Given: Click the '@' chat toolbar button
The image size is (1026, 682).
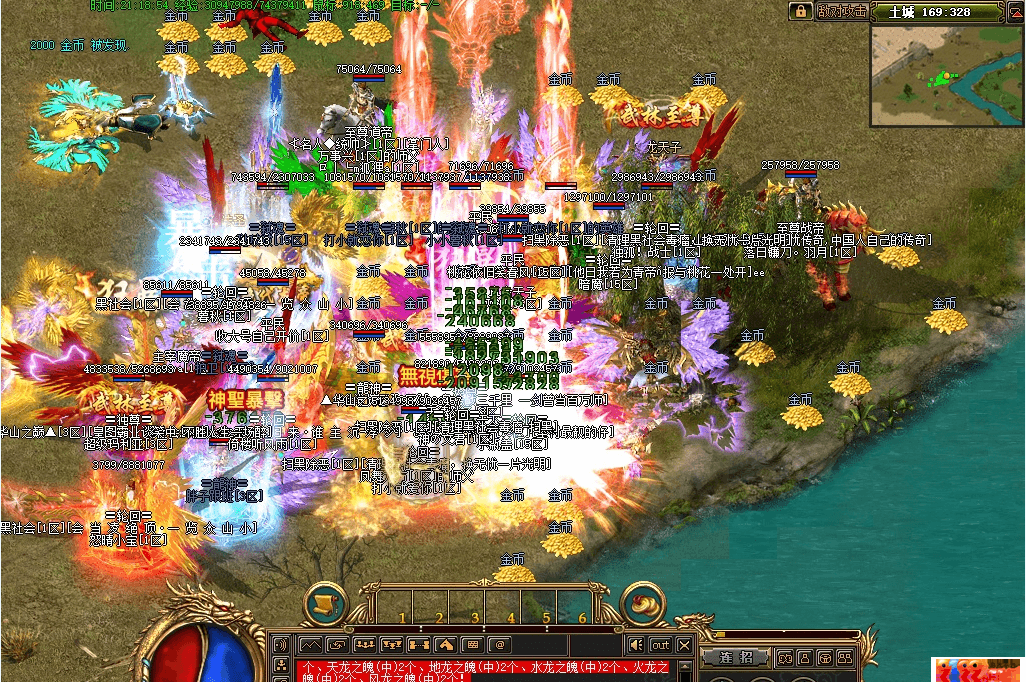Looking at the screenshot, I should click(499, 645).
